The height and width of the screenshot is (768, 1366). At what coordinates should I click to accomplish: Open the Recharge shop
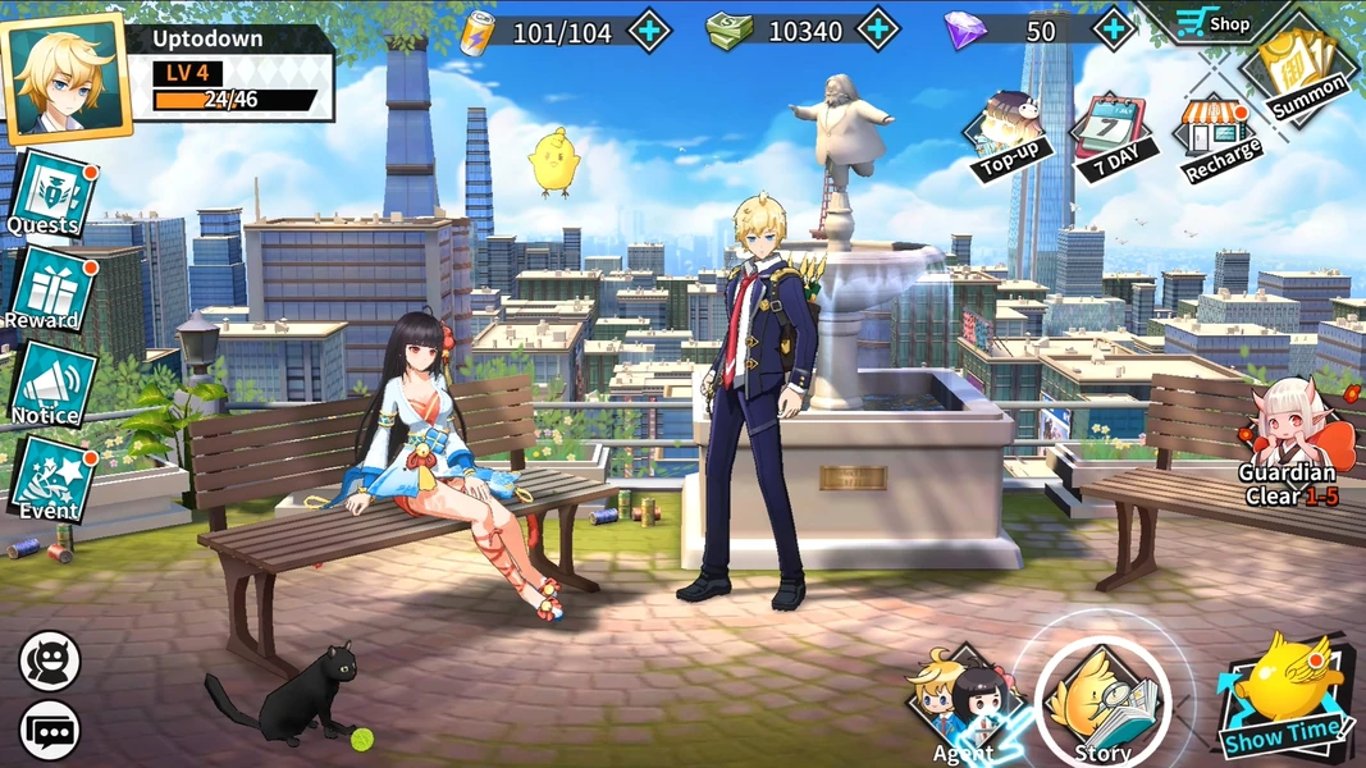click(x=1213, y=125)
